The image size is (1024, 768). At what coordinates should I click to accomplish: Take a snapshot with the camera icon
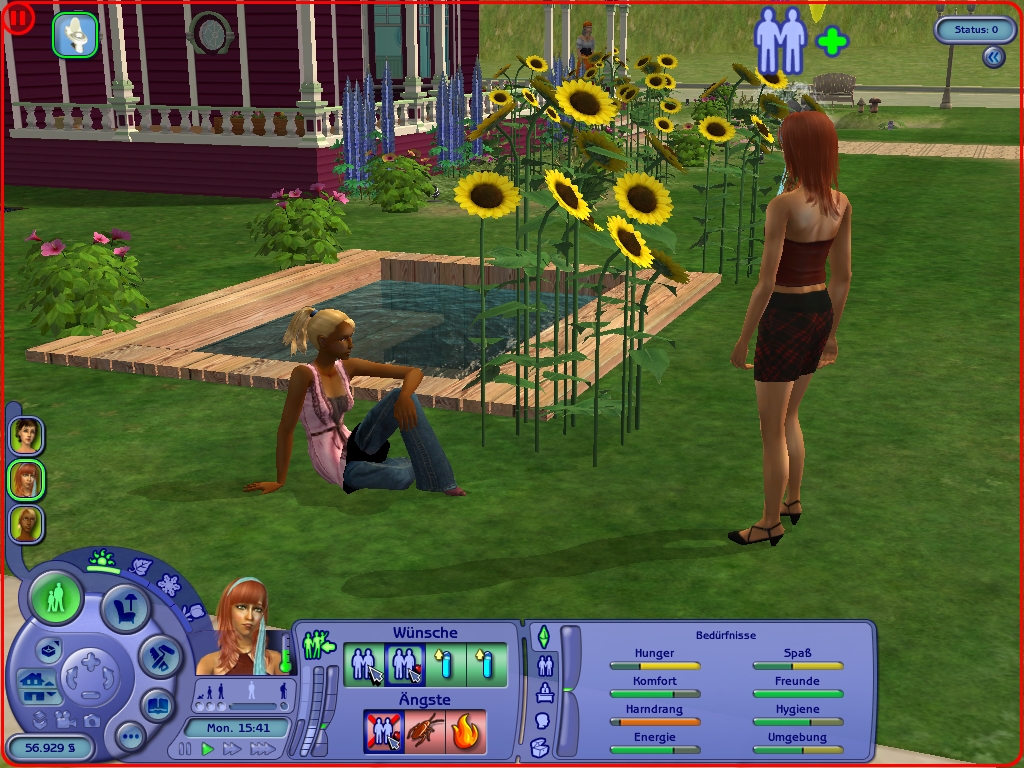pyautogui.click(x=92, y=720)
